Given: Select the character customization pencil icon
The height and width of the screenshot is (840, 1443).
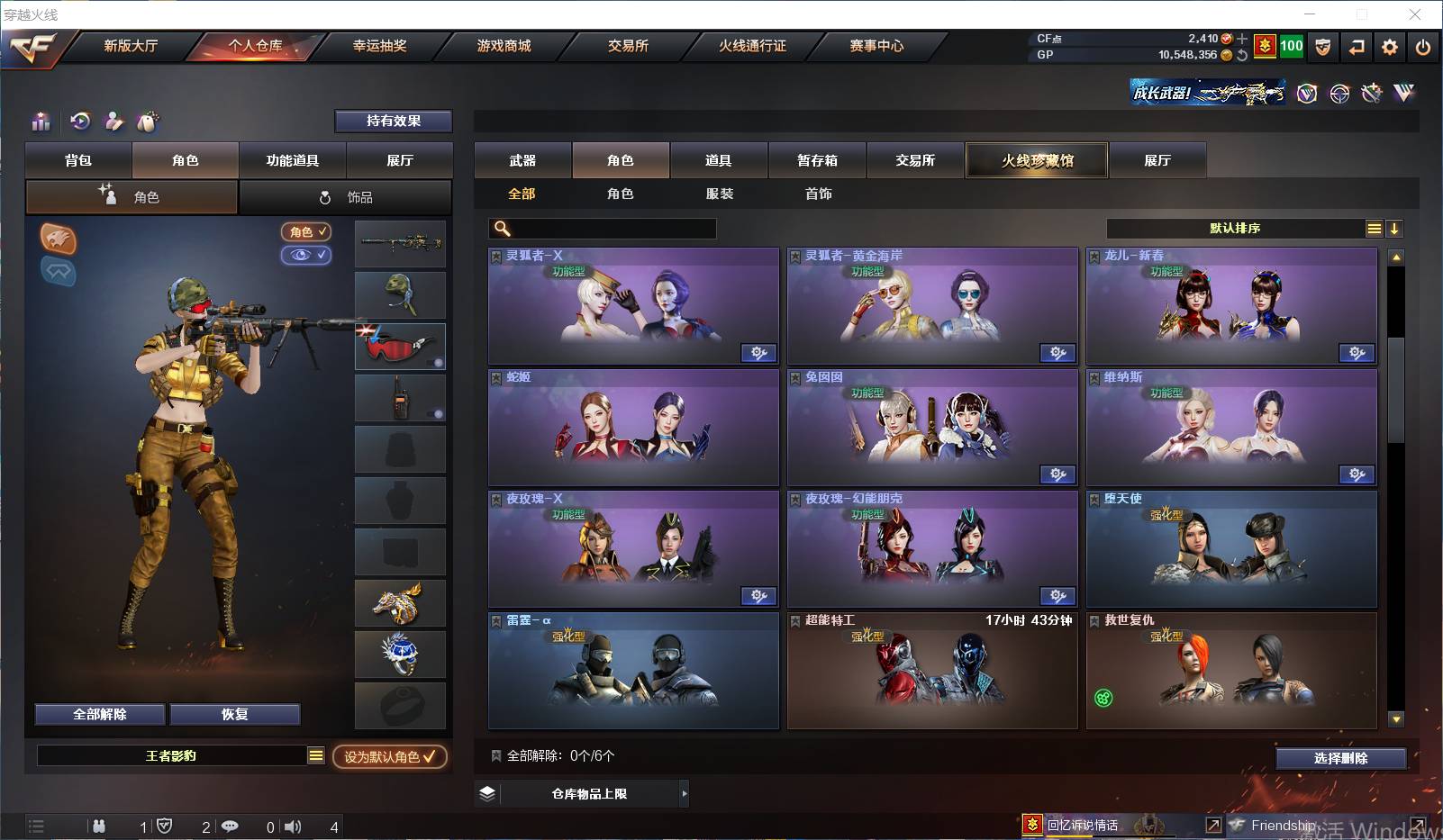Looking at the screenshot, I should coord(114,122).
